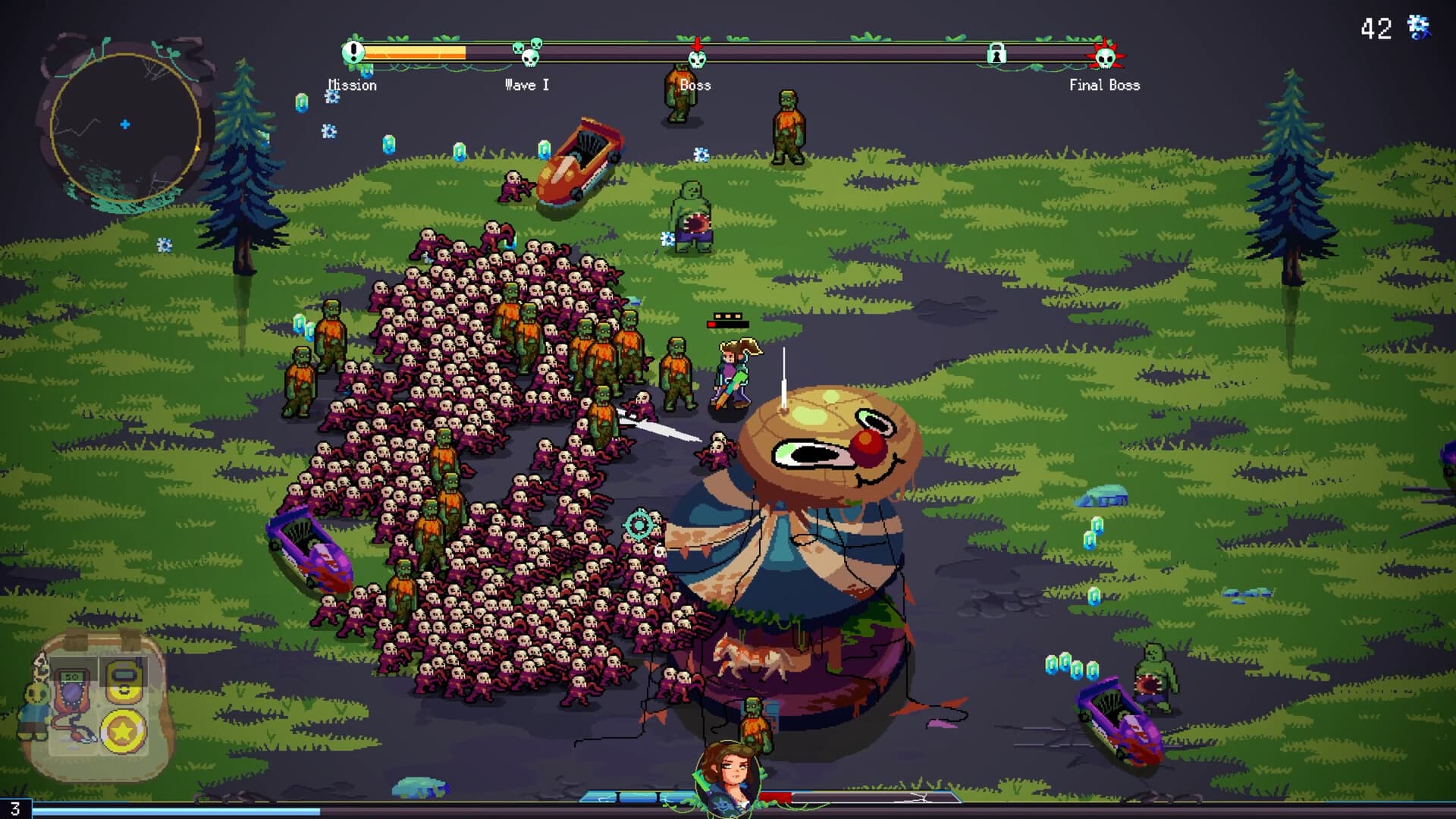Select the Mission label on the progress bar
Image resolution: width=1456 pixels, height=819 pixels.
[351, 85]
